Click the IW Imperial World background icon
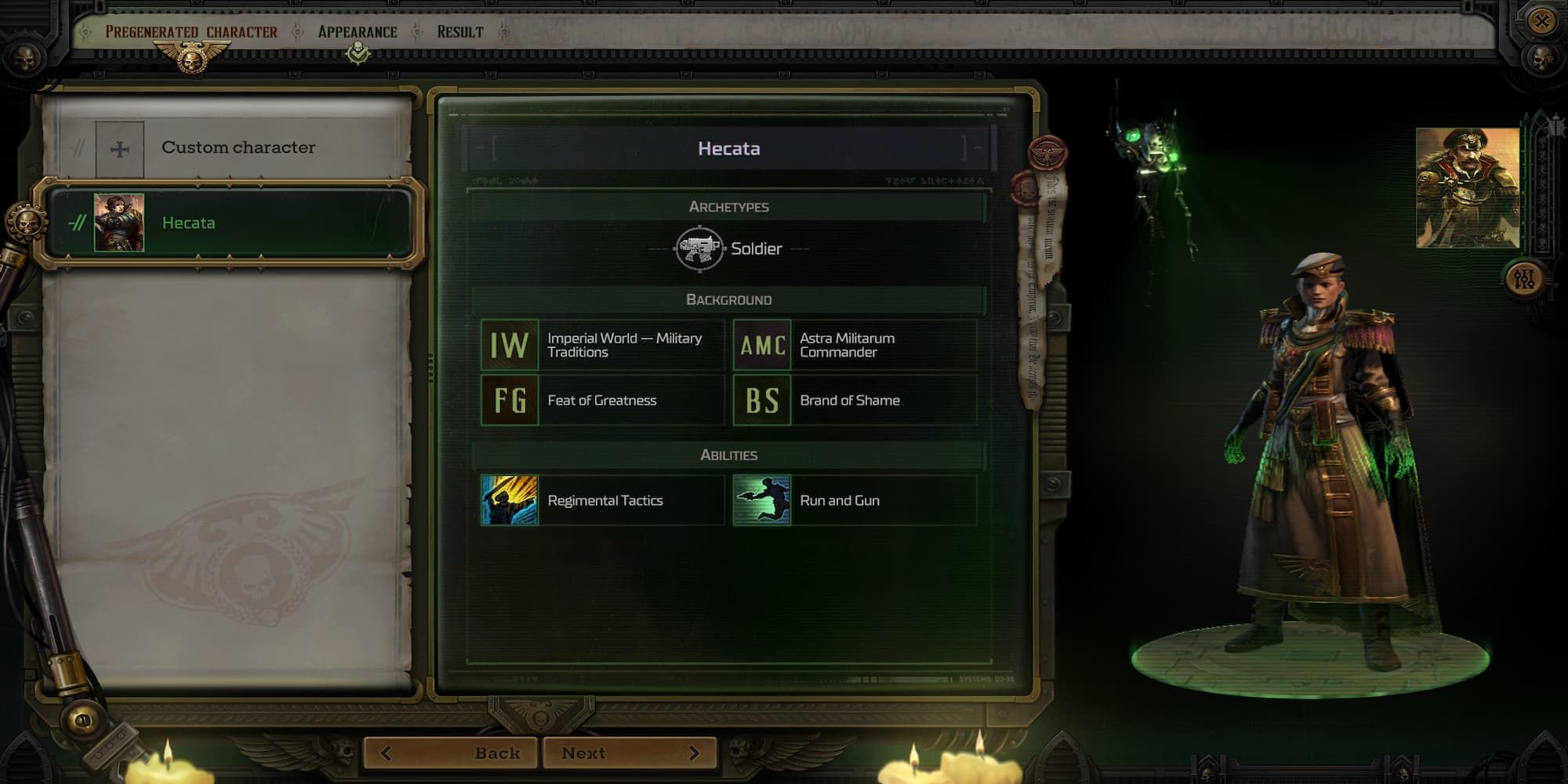Image resolution: width=1568 pixels, height=784 pixels. coord(509,345)
